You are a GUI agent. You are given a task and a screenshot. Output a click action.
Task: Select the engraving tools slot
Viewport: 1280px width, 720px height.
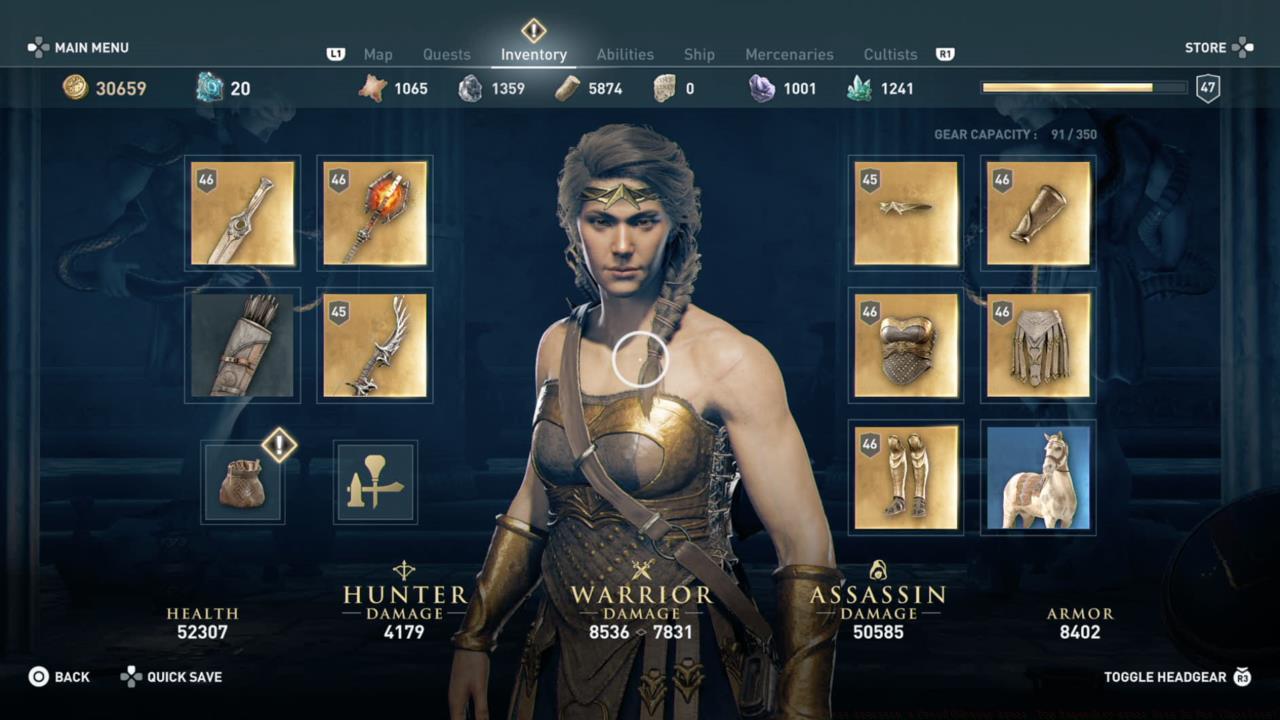[374, 482]
